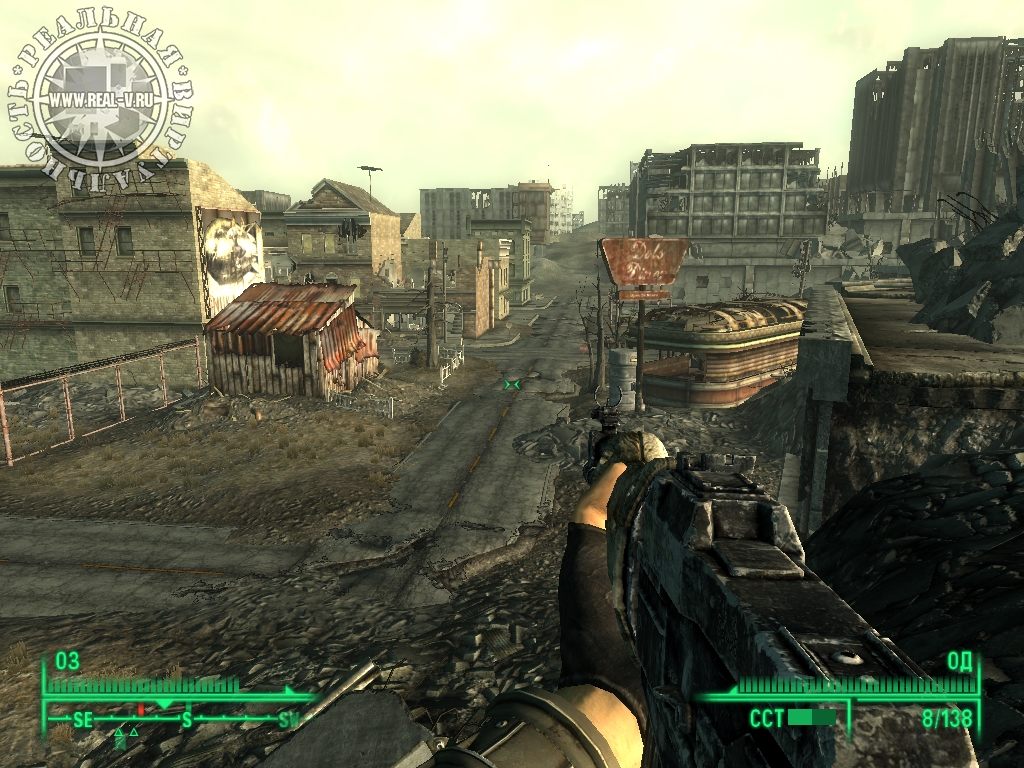Click the www.real-v.ru watermark logo
The image size is (1024, 768).
[x=102, y=100]
